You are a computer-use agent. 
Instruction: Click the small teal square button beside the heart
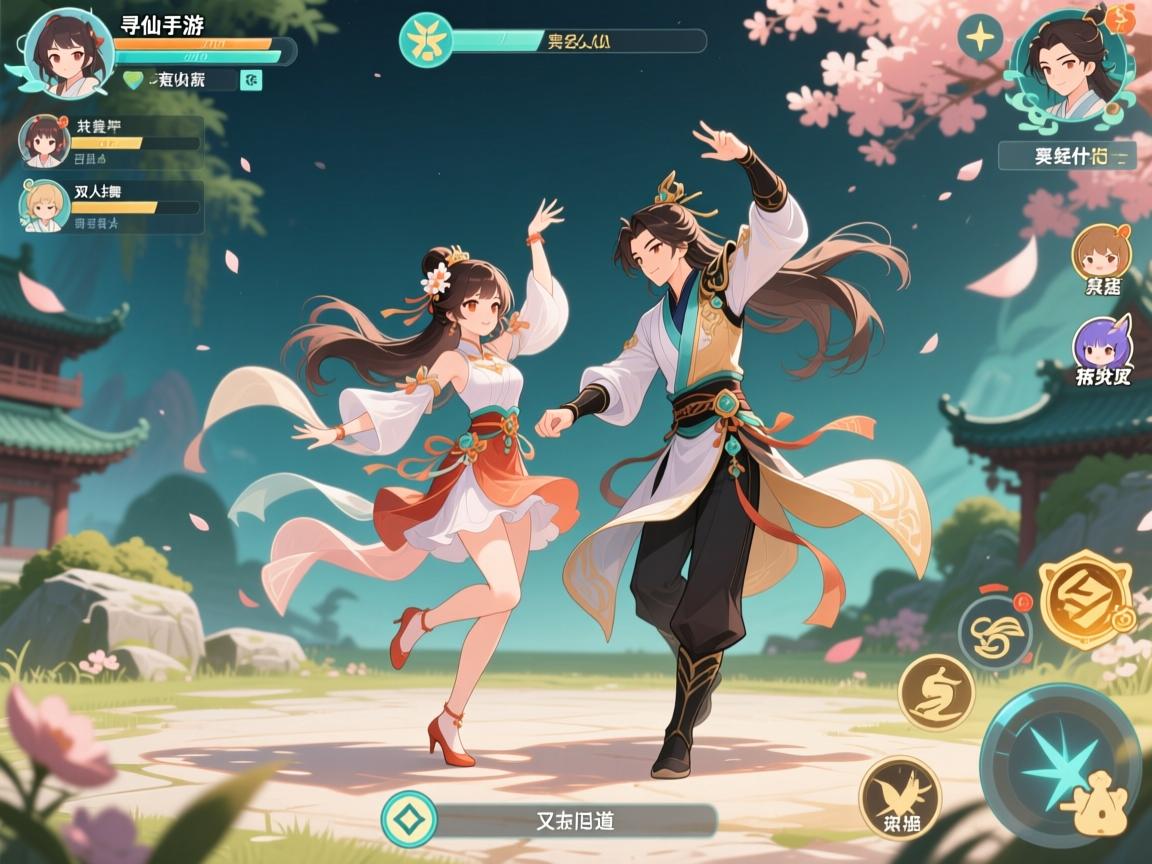click(252, 81)
